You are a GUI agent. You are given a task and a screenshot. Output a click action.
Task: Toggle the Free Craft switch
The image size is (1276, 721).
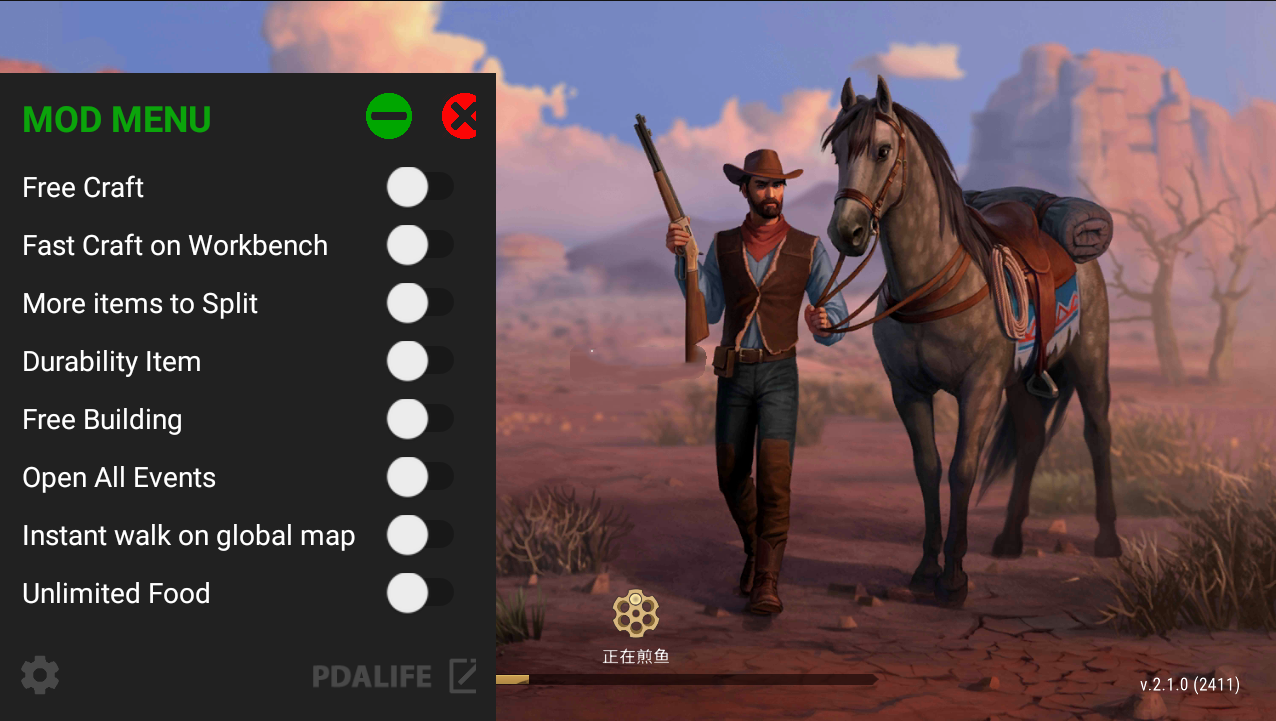tap(419, 187)
